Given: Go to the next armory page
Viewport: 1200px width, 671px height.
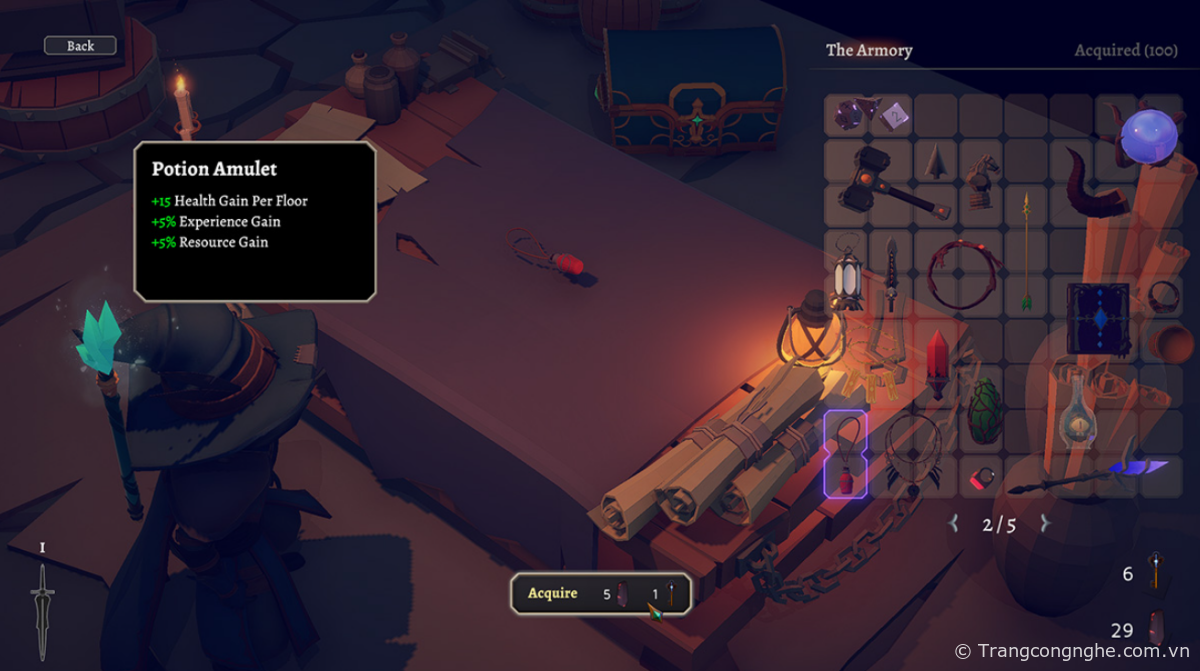Looking at the screenshot, I should (x=1045, y=523).
